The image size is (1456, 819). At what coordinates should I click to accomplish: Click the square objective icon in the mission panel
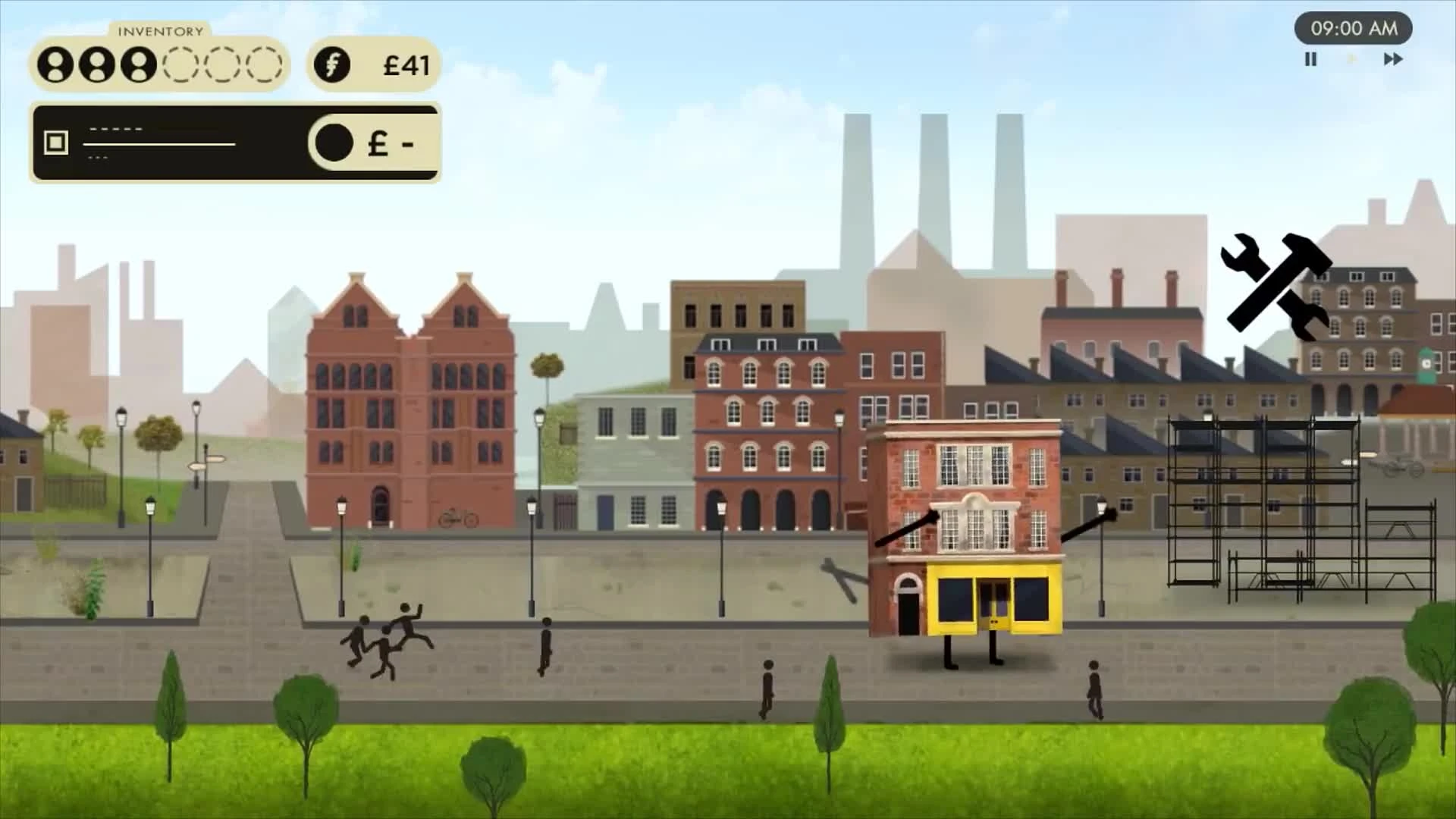point(55,141)
